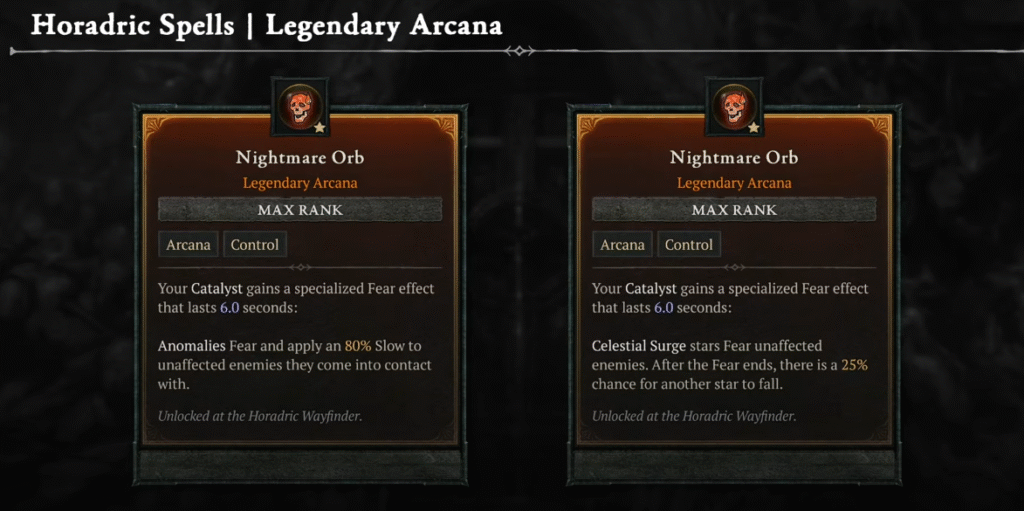The width and height of the screenshot is (1024, 511).
Task: Choose the Arcana tag on the Celestial Surge card
Action: [622, 245]
